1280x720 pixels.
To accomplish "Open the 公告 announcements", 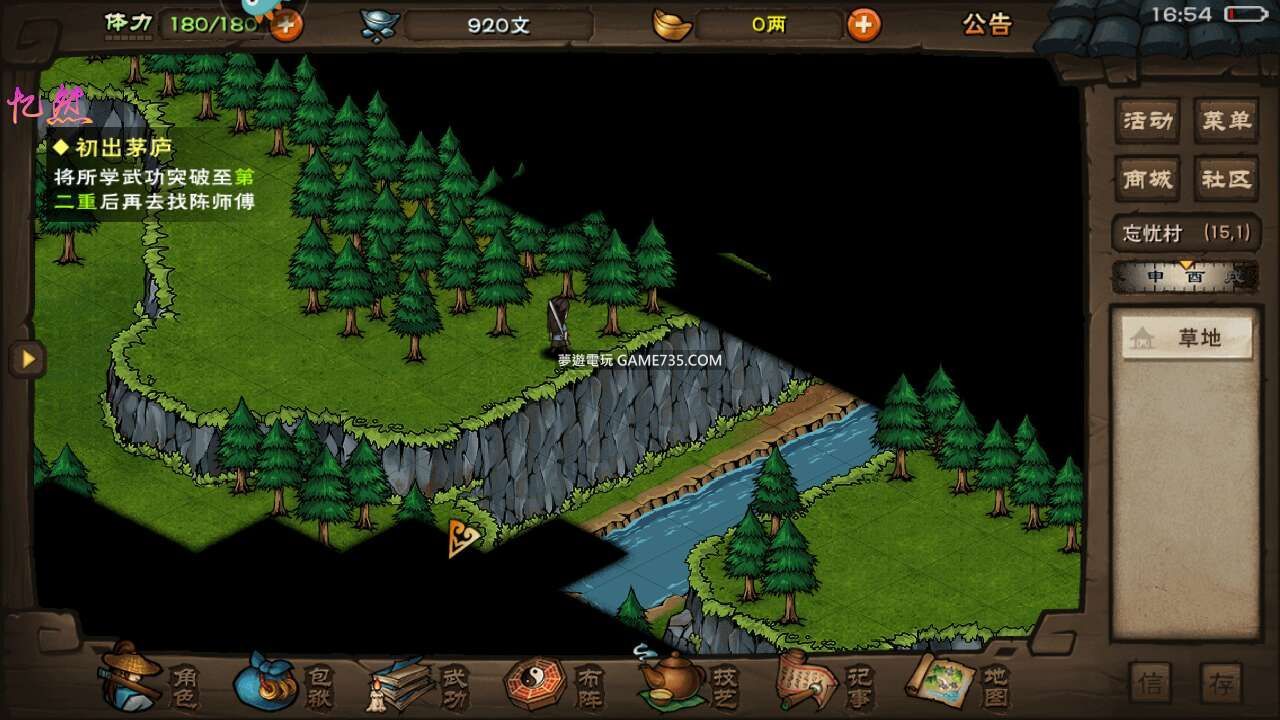I will (987, 24).
